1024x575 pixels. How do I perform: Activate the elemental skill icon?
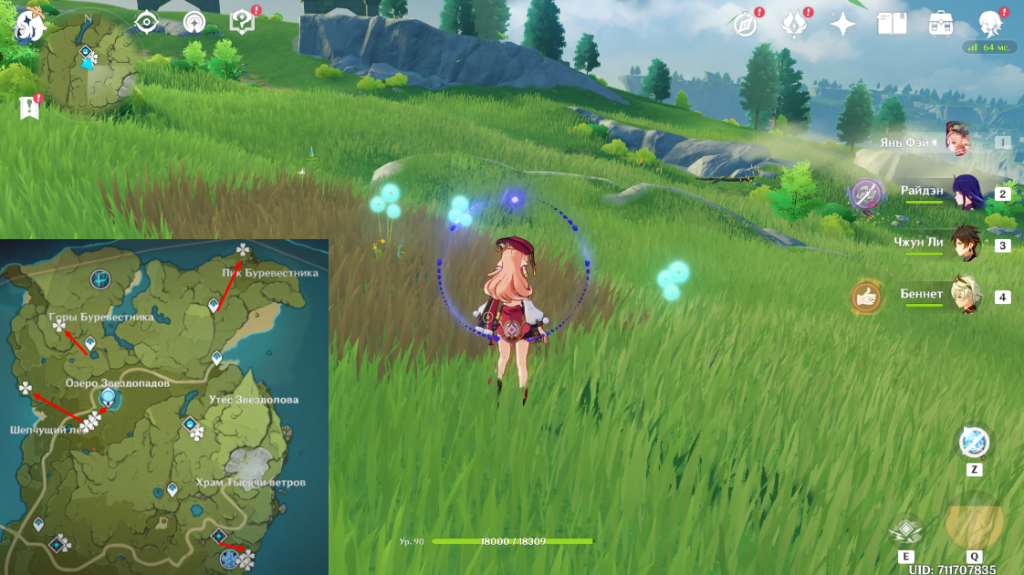tap(906, 531)
